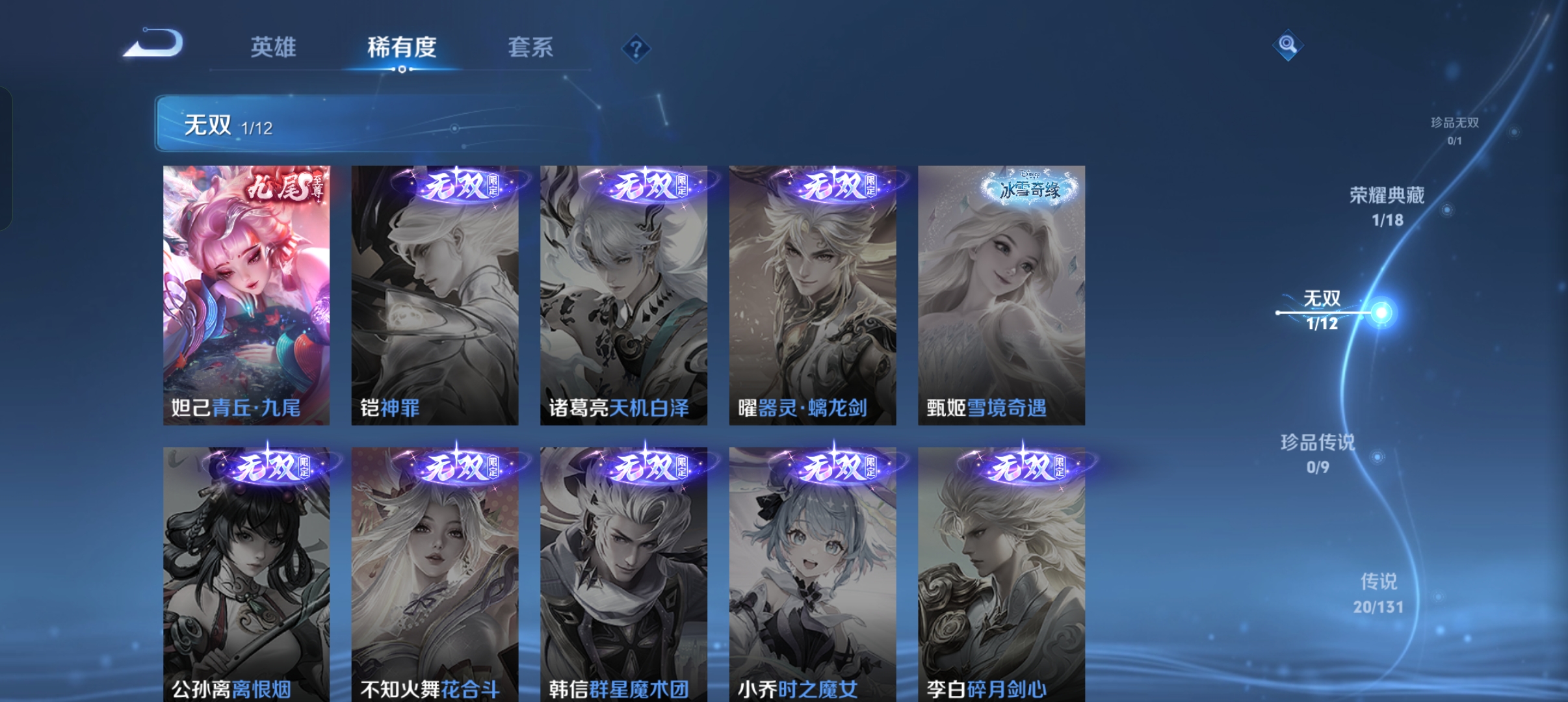Open the 套系 tab
The width and height of the screenshot is (1568, 702).
tap(530, 47)
